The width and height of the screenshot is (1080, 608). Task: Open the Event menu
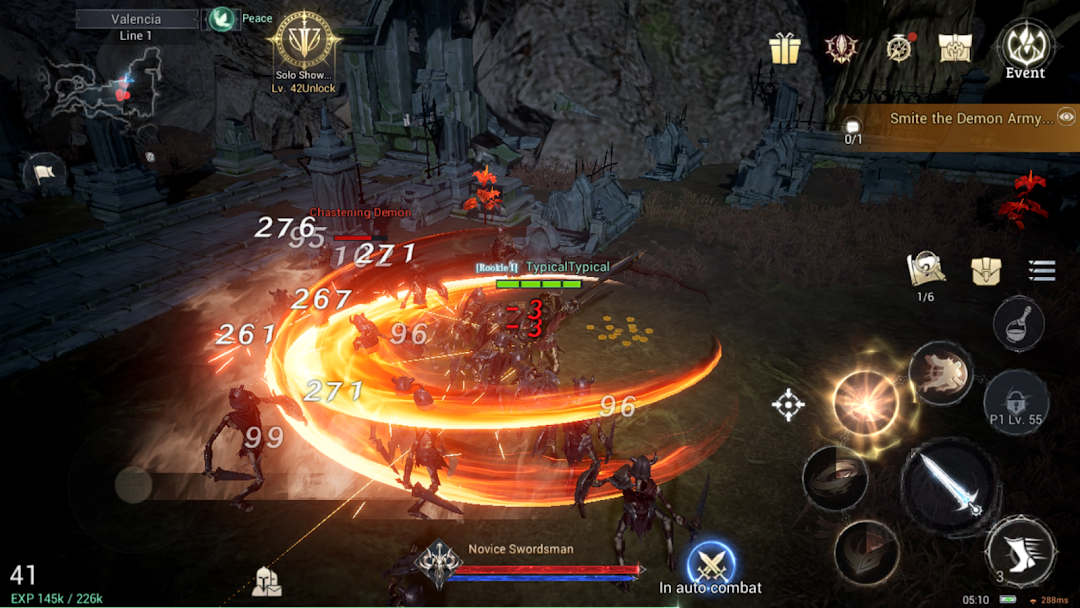coord(1024,47)
